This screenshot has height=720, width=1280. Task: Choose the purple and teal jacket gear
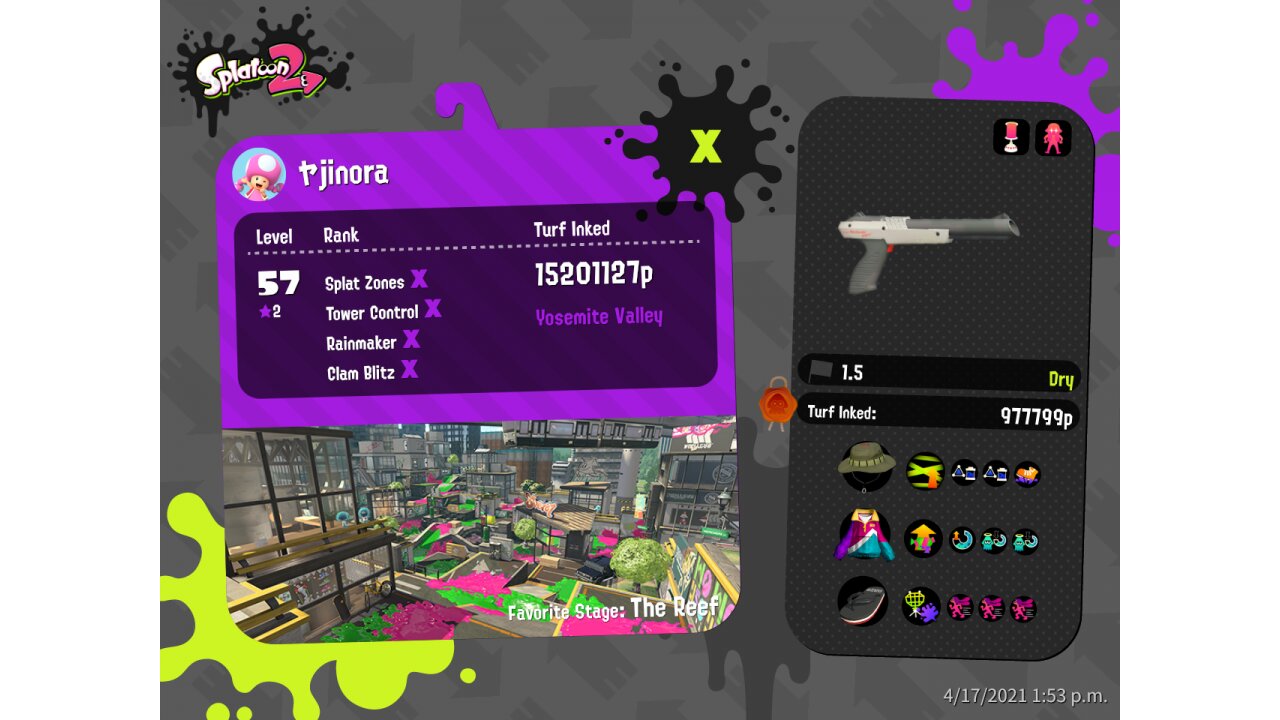pos(864,534)
